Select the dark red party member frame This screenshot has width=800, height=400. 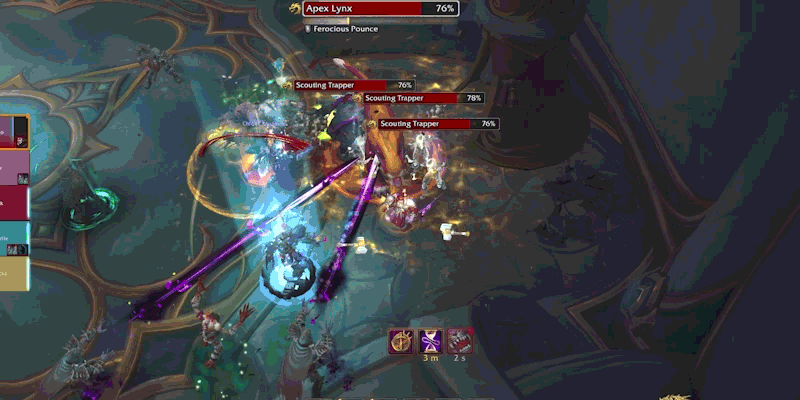click(14, 202)
